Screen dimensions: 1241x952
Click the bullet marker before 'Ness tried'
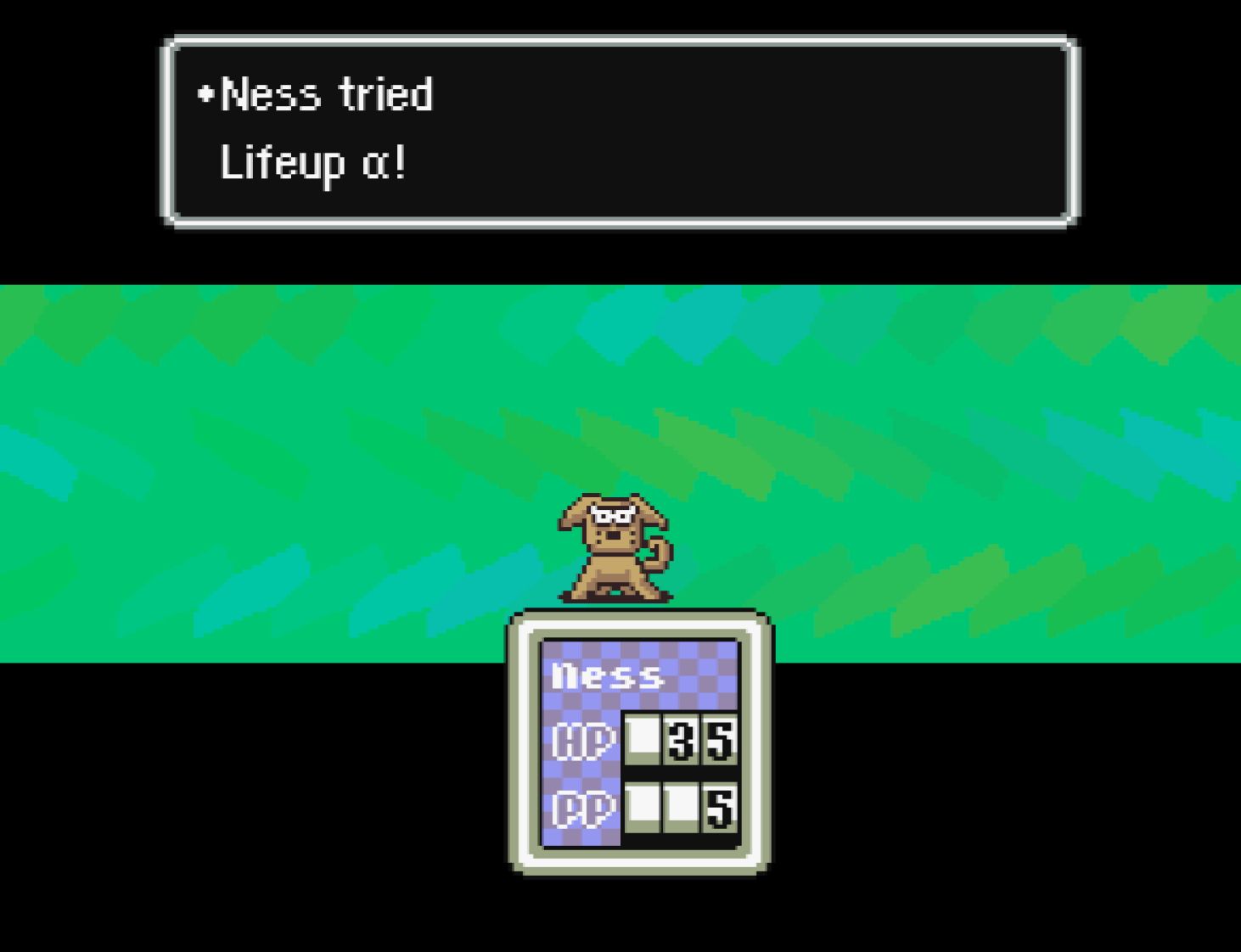205,95
